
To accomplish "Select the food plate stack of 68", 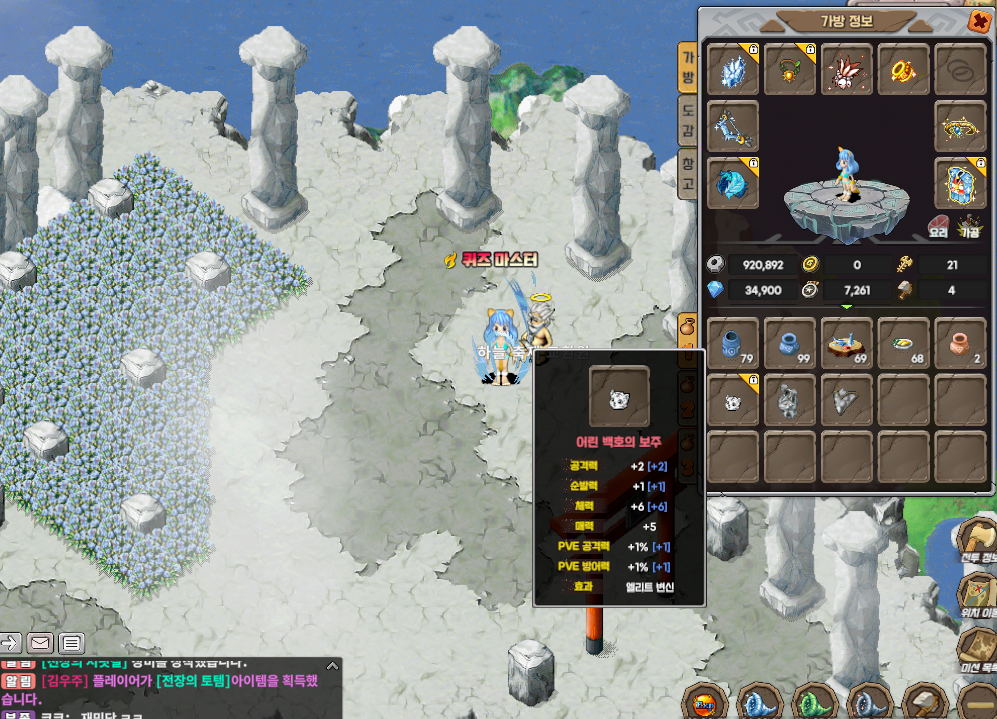I will tap(903, 343).
